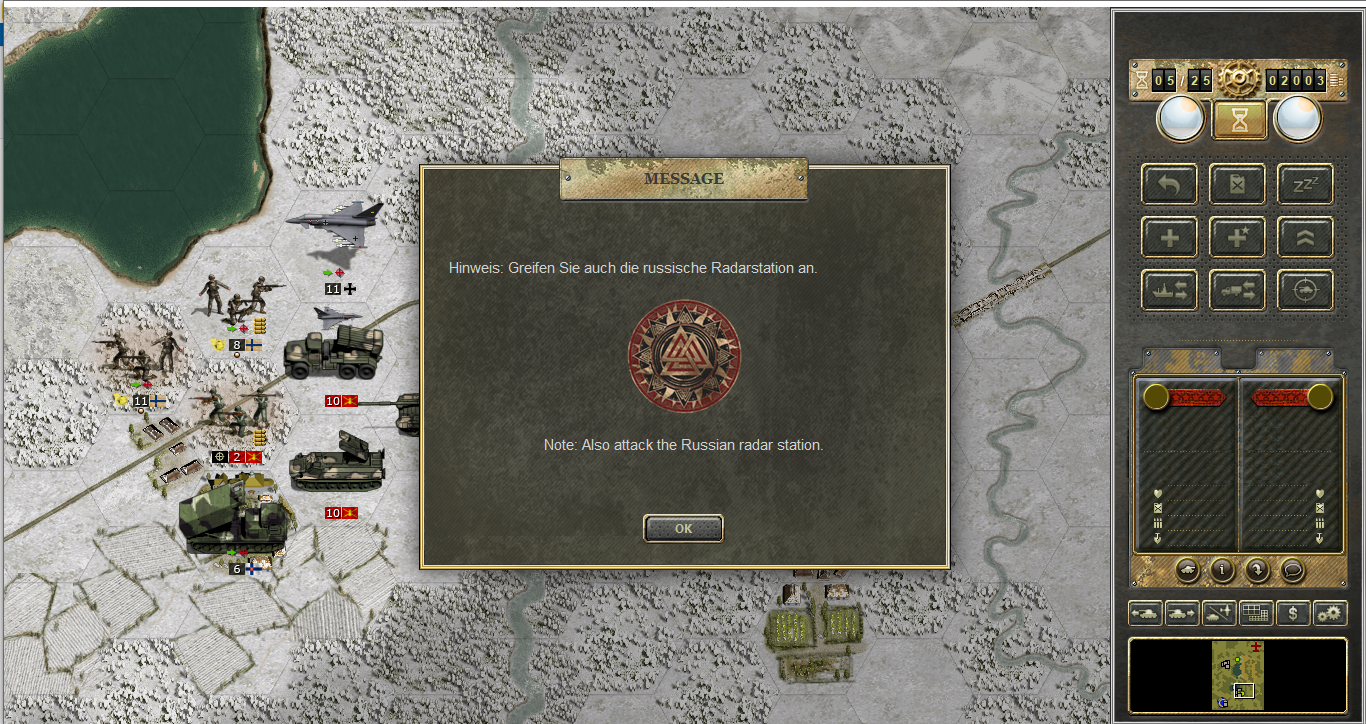
Task: Open the speech bubble message log
Action: click(x=1292, y=570)
